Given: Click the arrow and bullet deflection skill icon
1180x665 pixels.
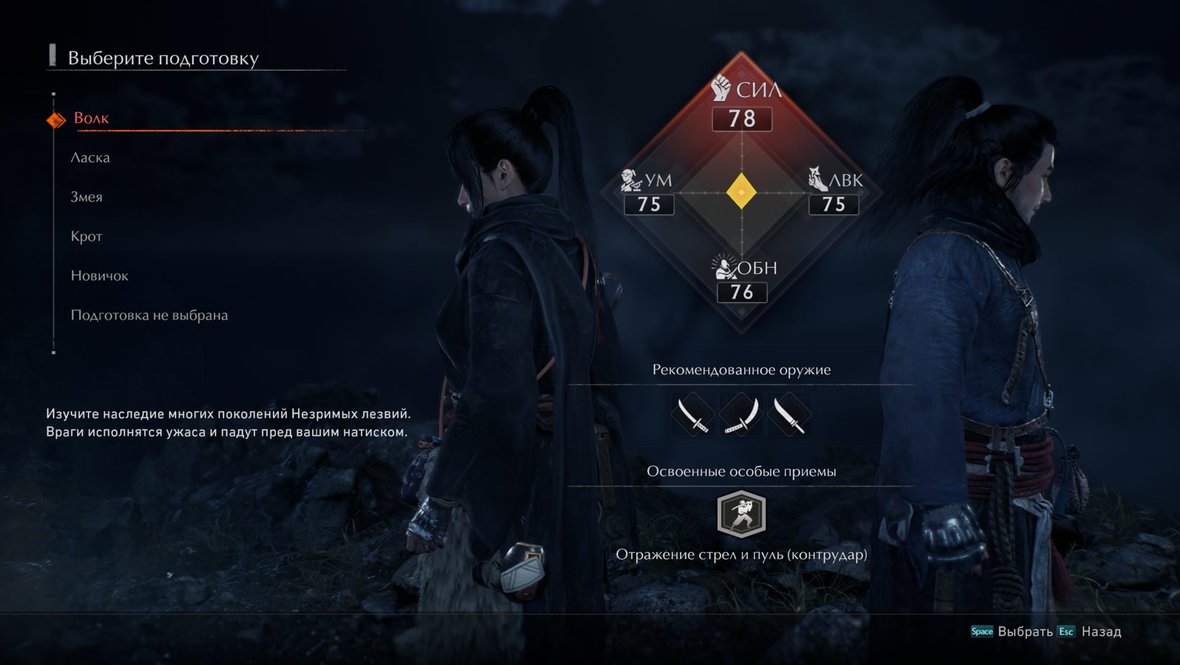Looking at the screenshot, I should (x=741, y=514).
